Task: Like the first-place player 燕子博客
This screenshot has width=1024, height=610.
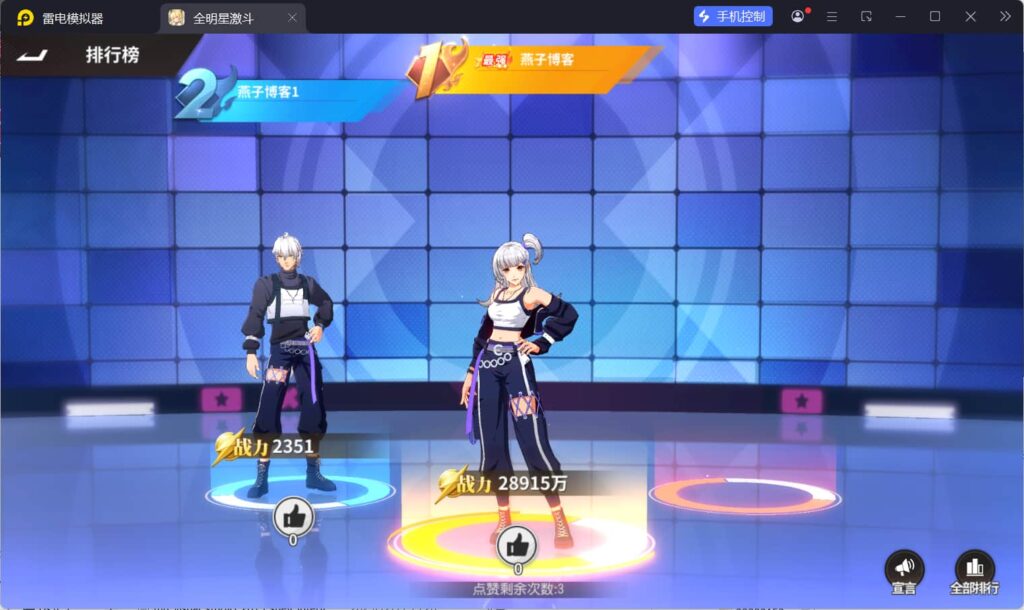Action: point(517,545)
